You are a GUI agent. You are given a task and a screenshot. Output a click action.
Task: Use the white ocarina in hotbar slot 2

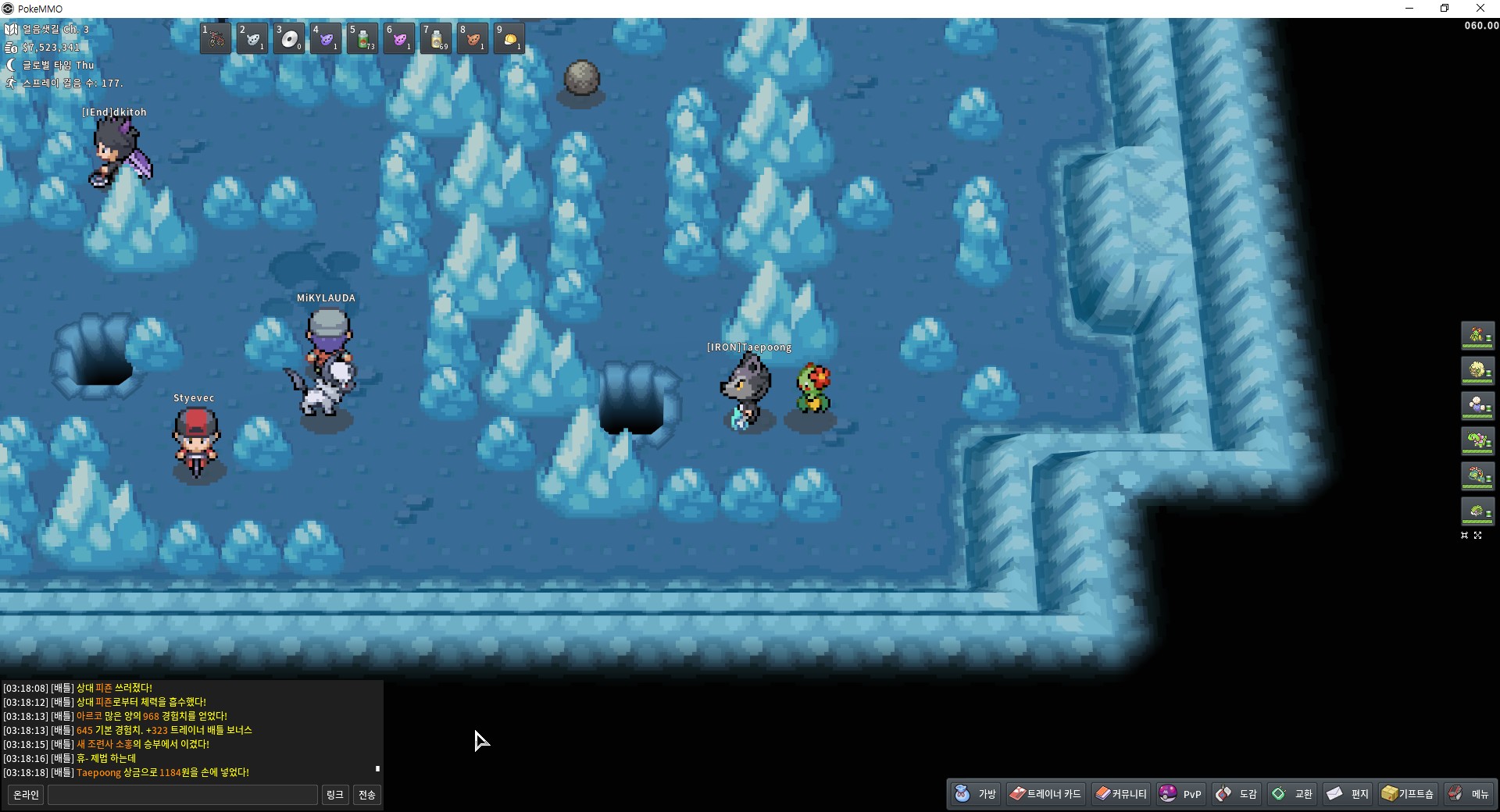[x=252, y=38]
